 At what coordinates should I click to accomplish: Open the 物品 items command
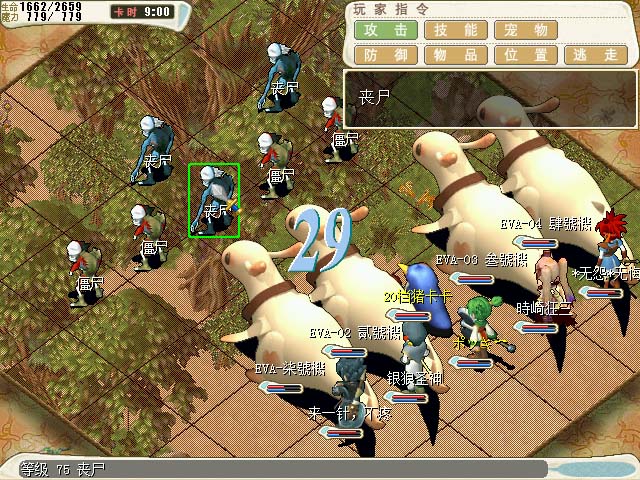[455, 55]
